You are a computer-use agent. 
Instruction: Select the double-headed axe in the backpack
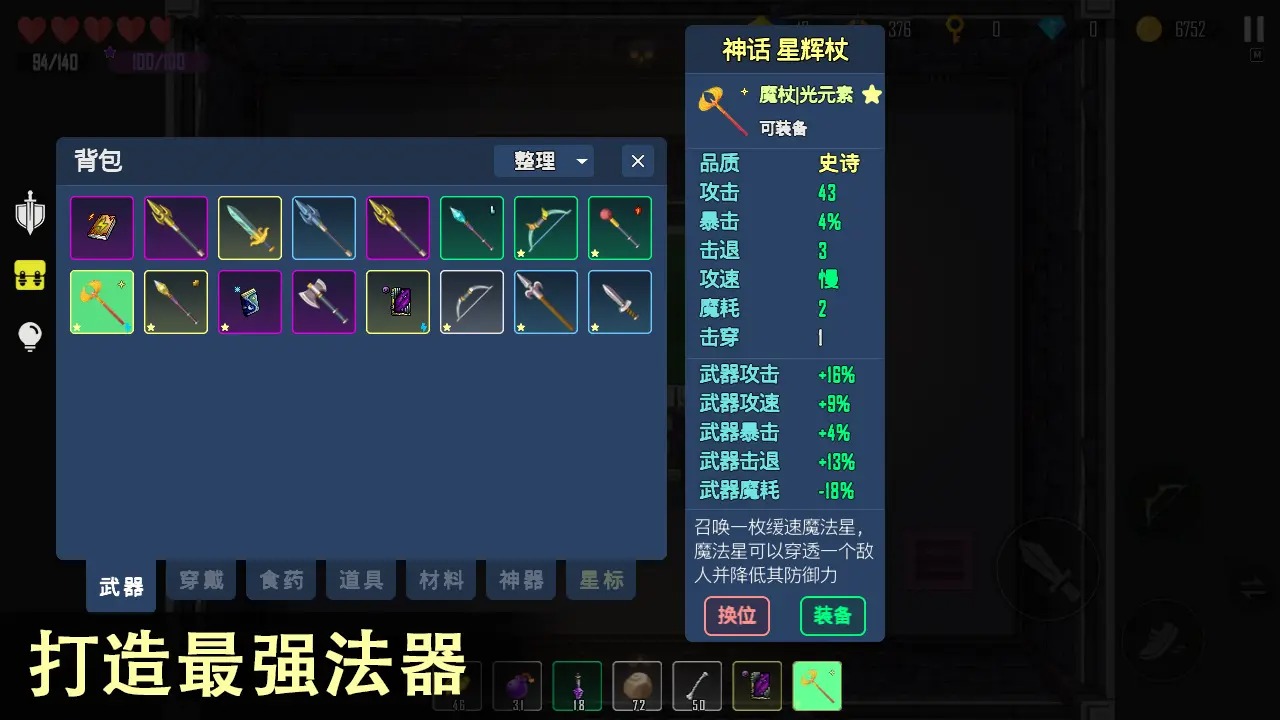tap(323, 301)
